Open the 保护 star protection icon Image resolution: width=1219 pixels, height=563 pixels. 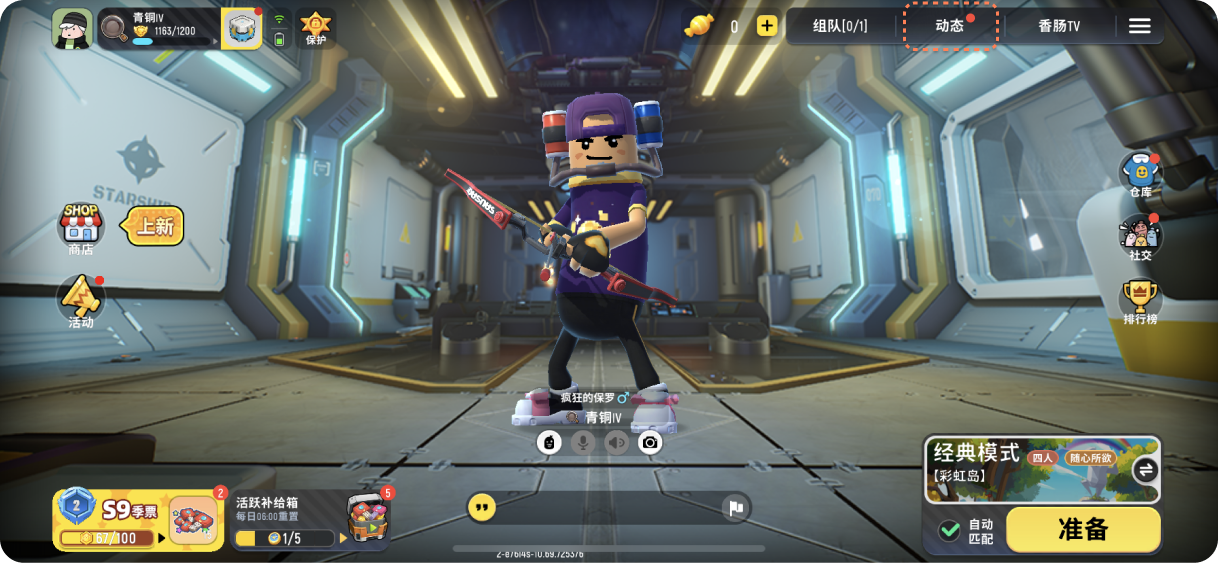click(316, 27)
